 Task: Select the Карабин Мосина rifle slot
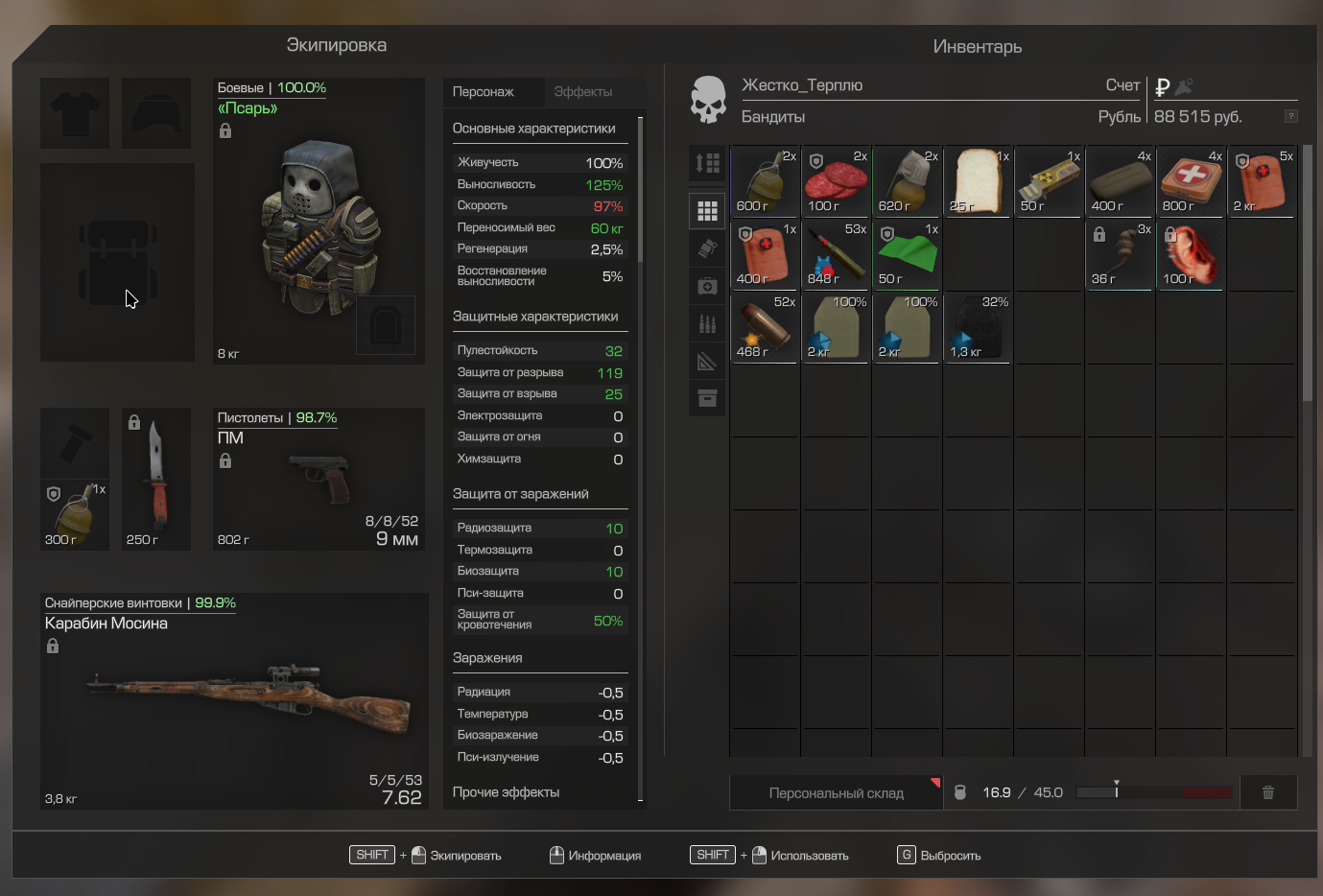[233, 701]
